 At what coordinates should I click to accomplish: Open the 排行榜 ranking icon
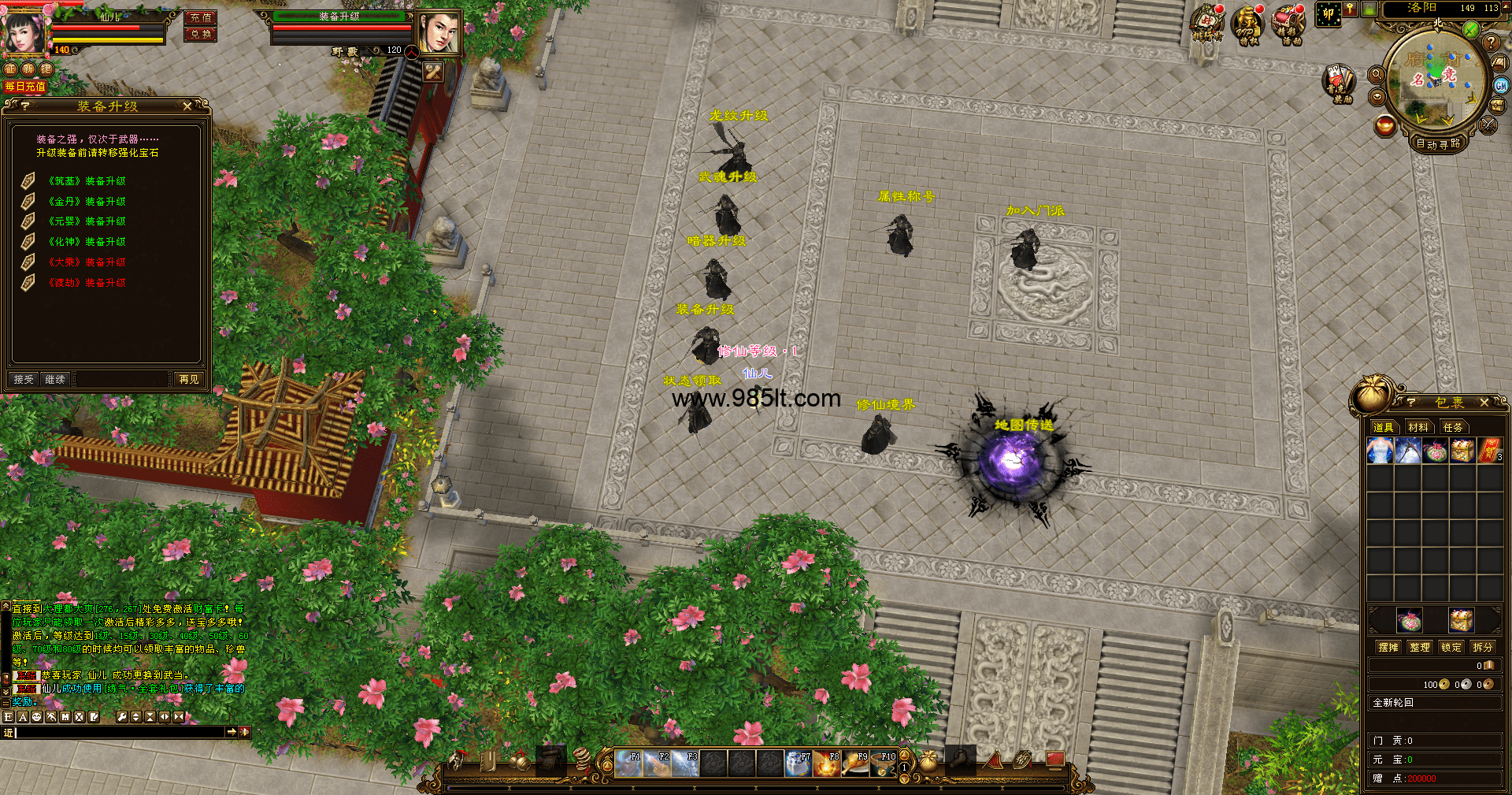tap(1207, 24)
